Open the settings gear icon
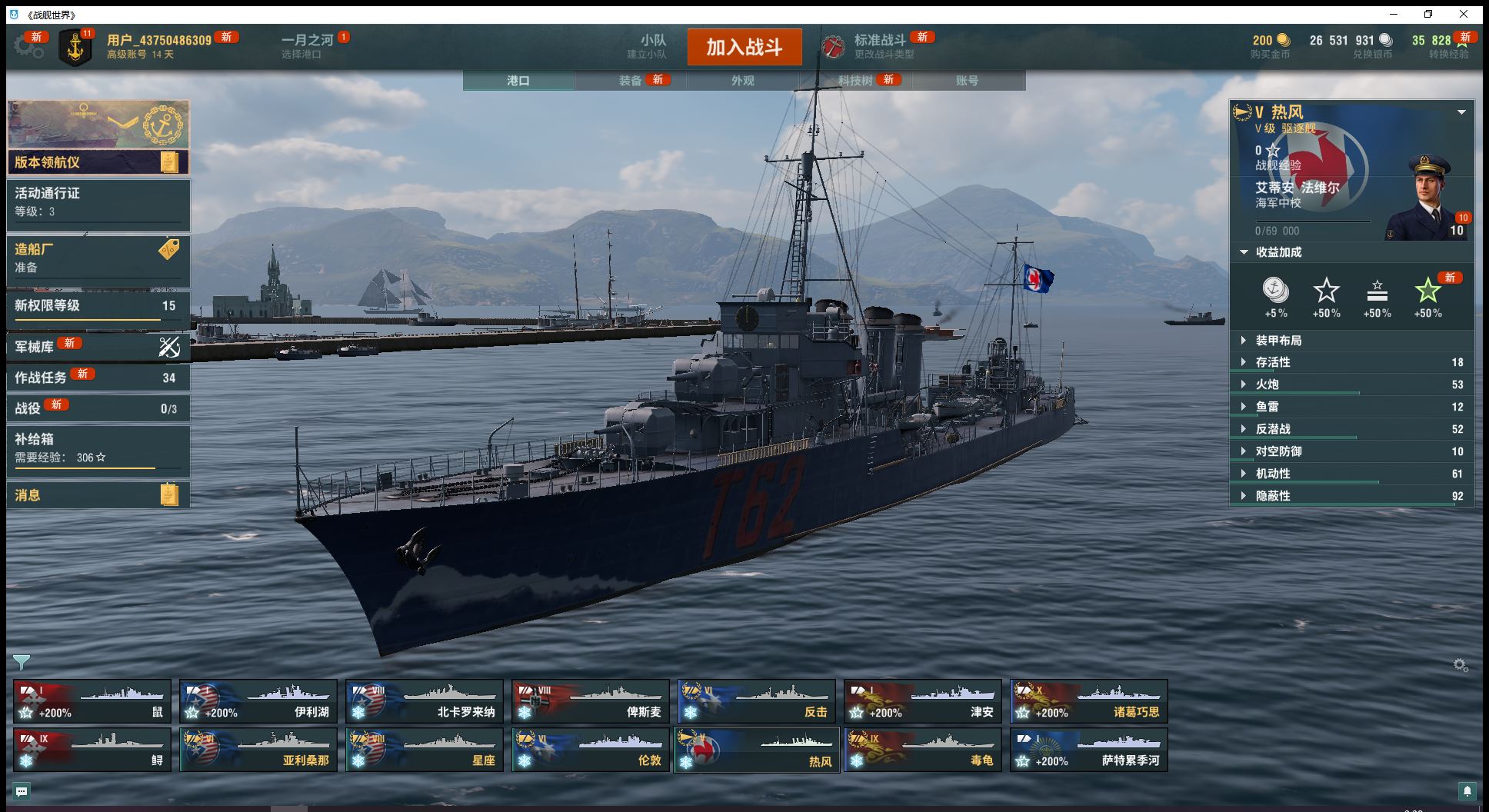 [x=28, y=47]
